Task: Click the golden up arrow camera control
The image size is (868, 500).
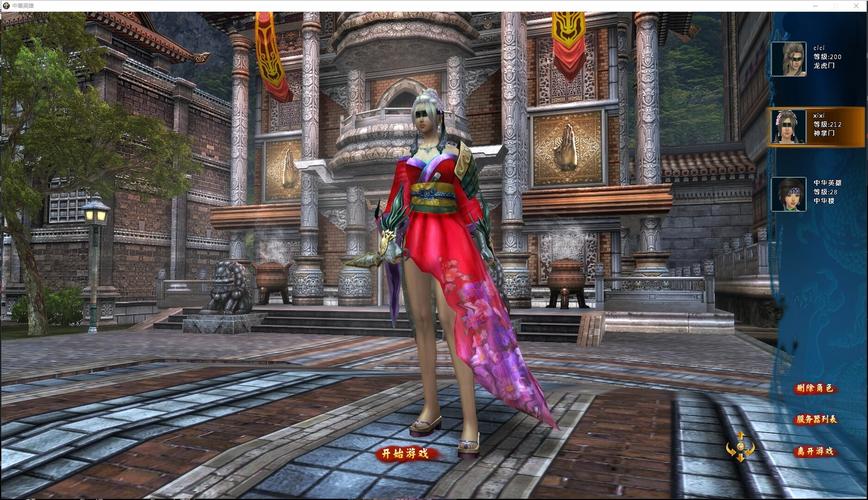Action: [x=740, y=437]
